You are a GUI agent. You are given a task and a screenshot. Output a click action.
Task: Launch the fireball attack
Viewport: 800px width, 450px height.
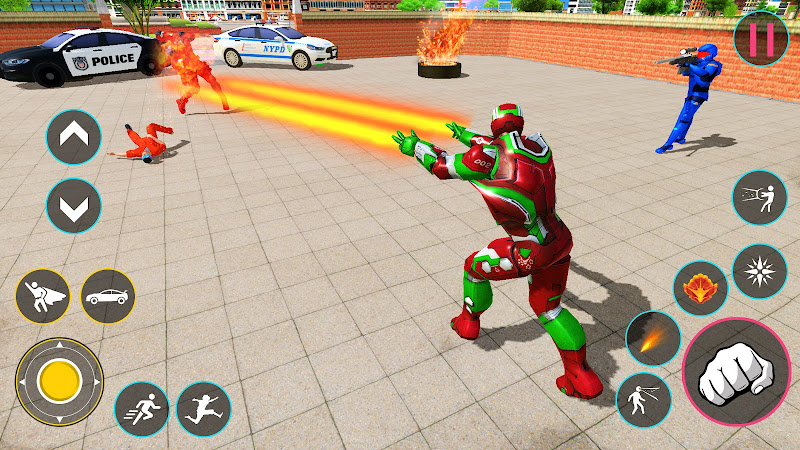653,338
